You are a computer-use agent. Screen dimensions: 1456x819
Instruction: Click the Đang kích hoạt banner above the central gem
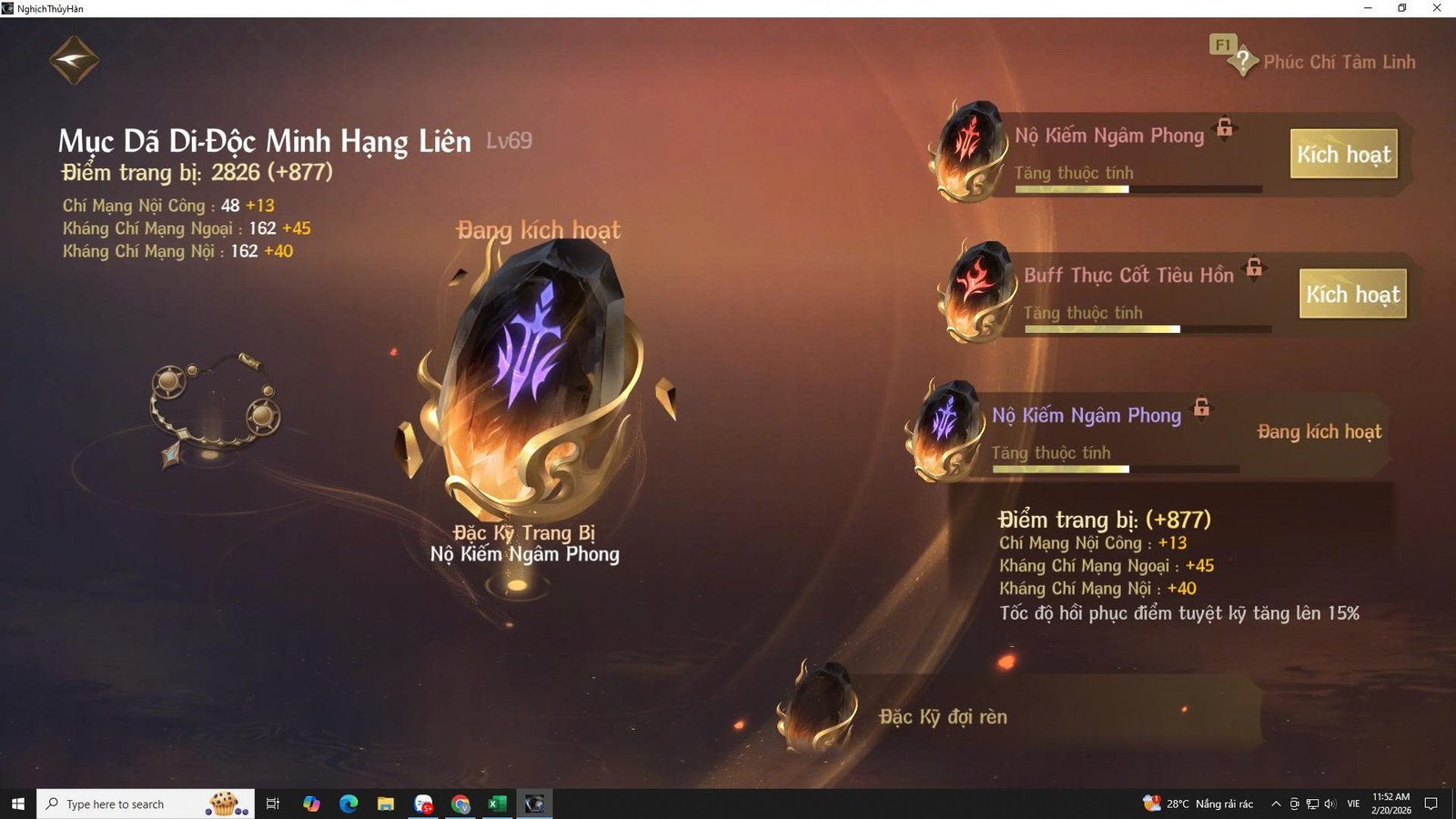(539, 231)
